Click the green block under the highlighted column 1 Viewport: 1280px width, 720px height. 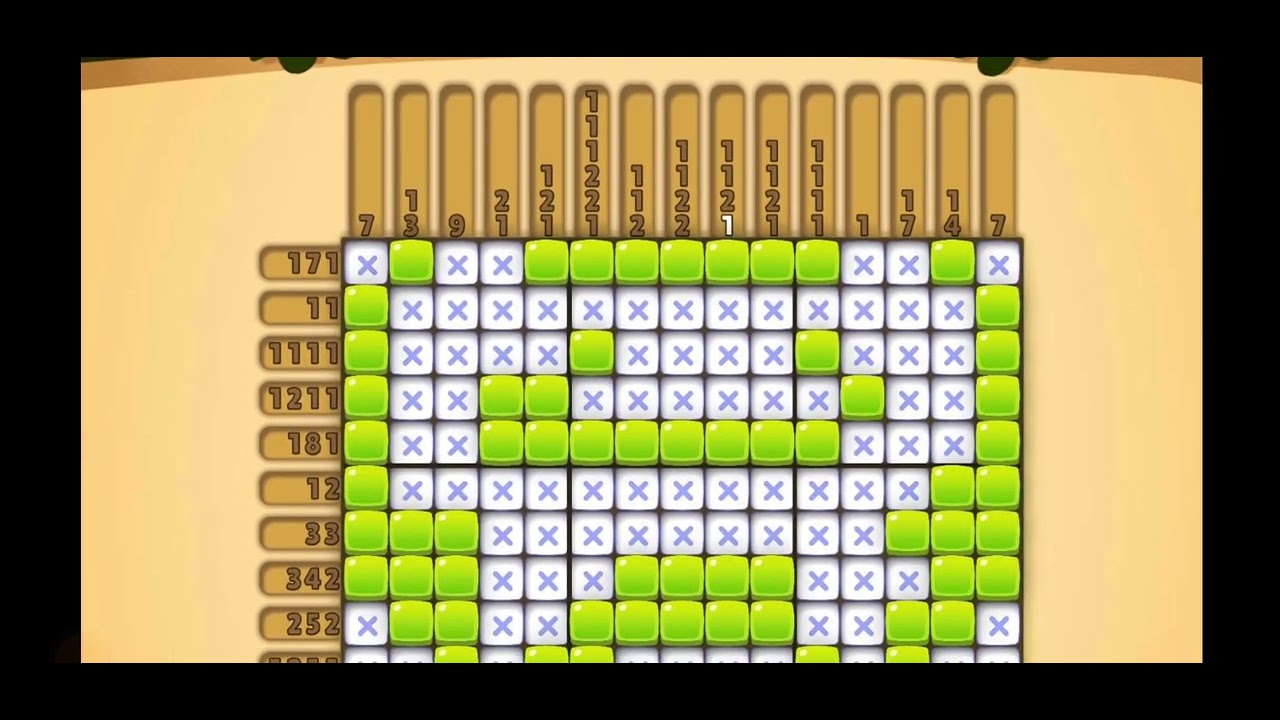click(728, 265)
